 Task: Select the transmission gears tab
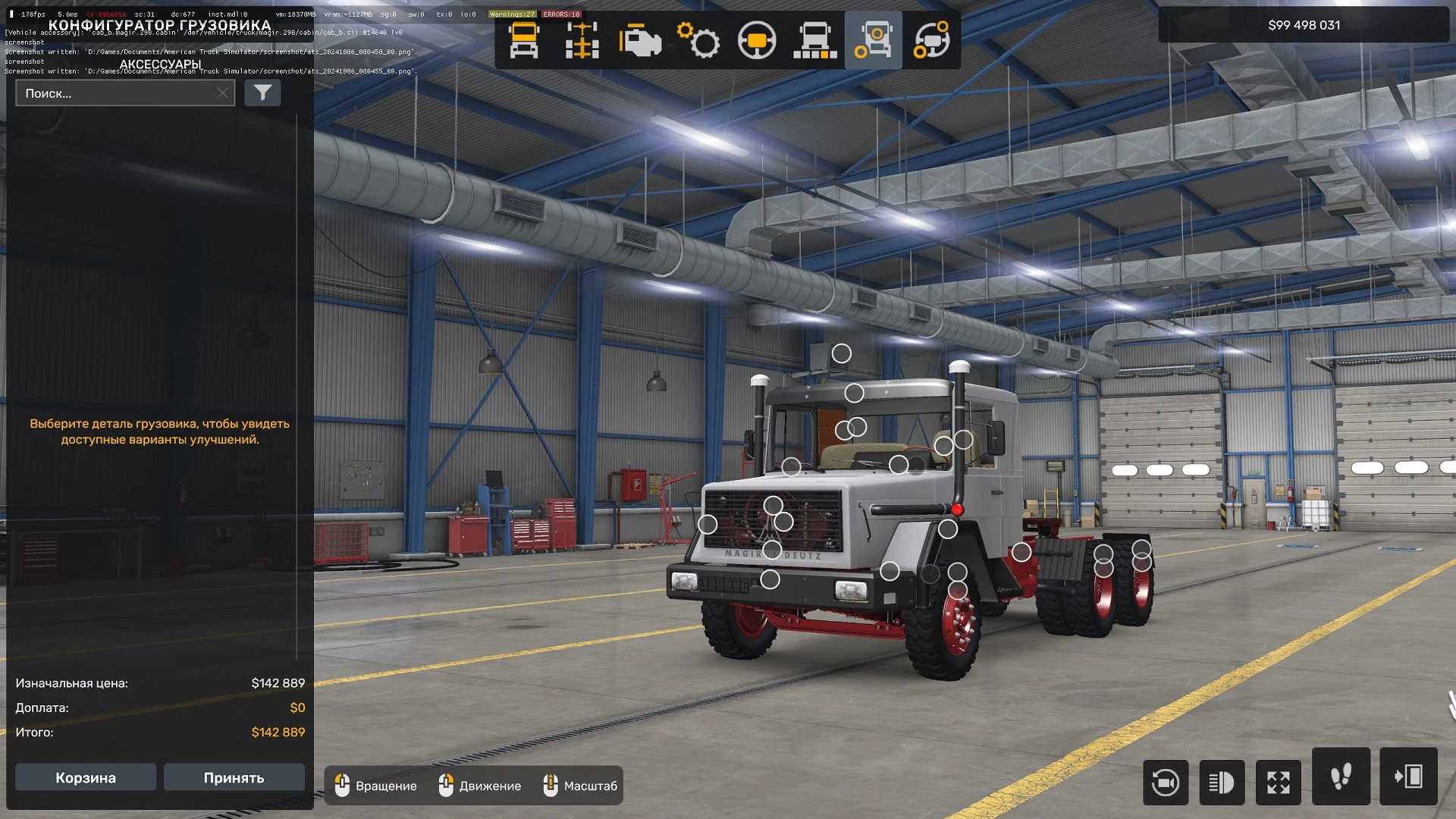coord(698,40)
